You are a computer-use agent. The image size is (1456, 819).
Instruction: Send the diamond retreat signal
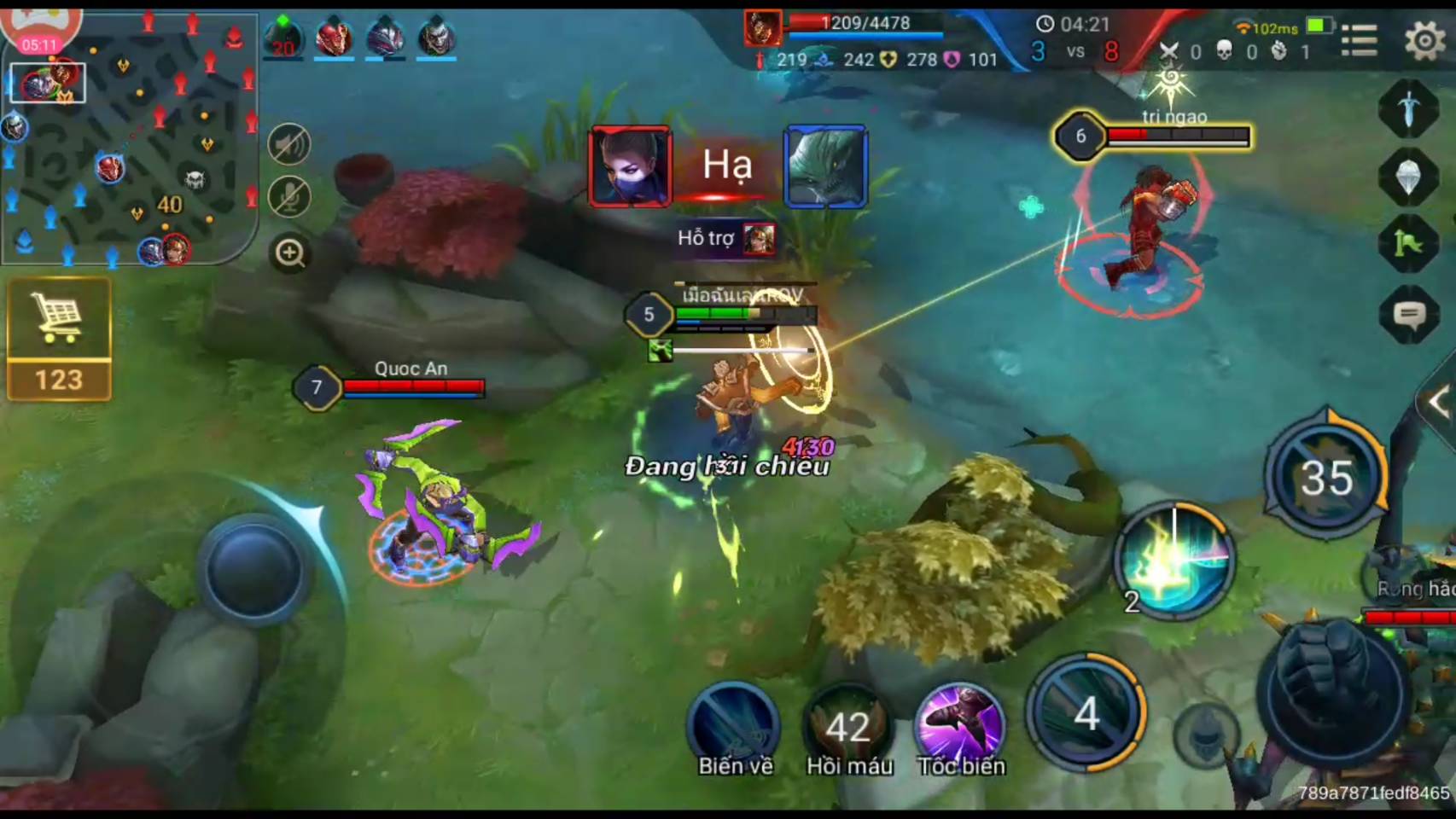(x=1409, y=177)
